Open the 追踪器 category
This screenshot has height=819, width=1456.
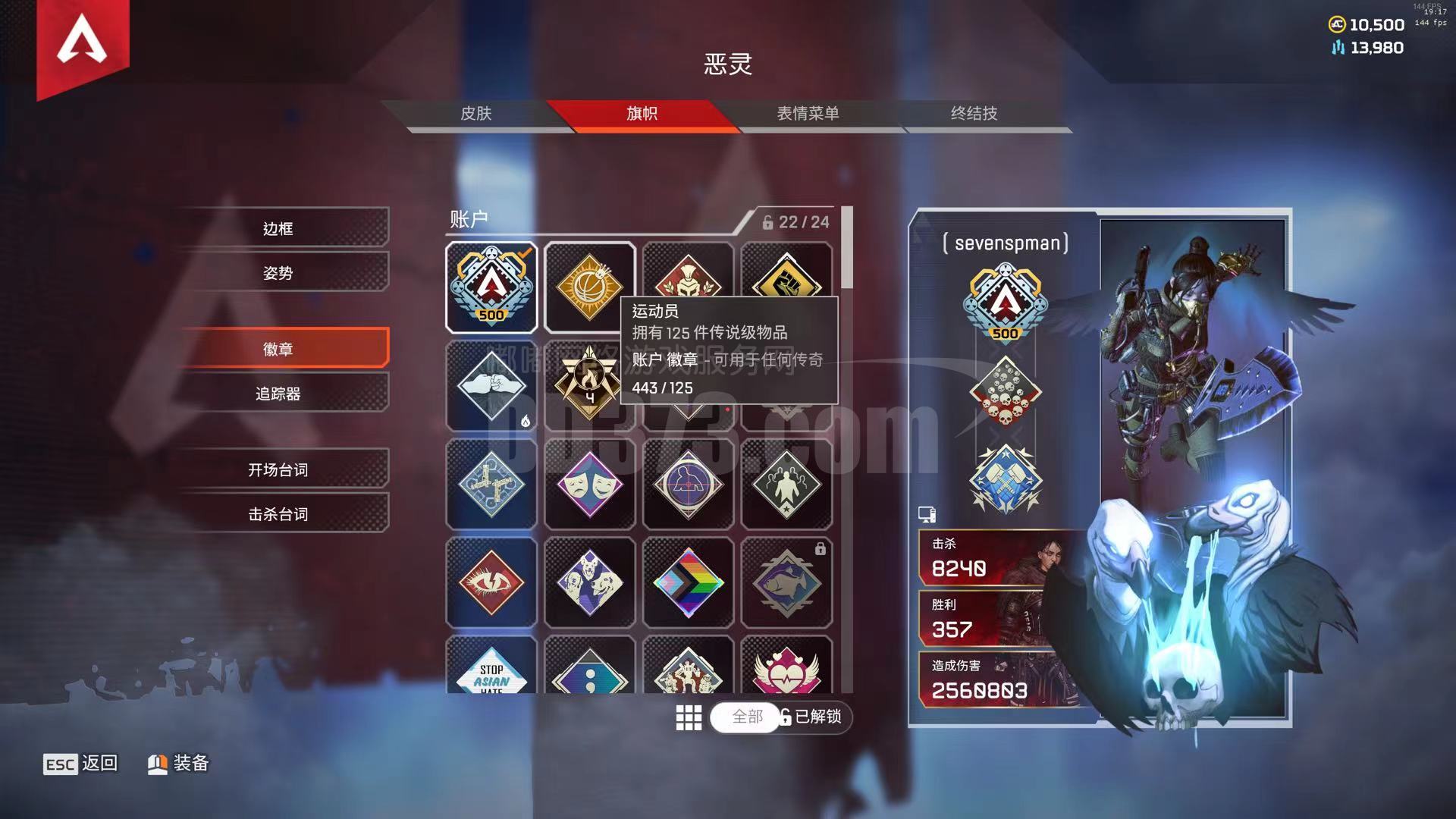[x=278, y=394]
